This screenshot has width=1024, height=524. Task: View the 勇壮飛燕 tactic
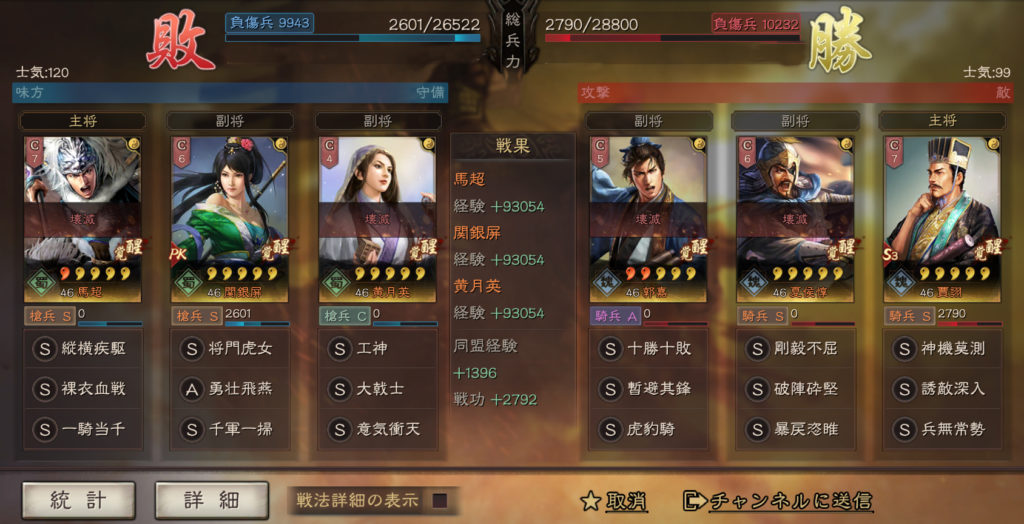tap(231, 389)
